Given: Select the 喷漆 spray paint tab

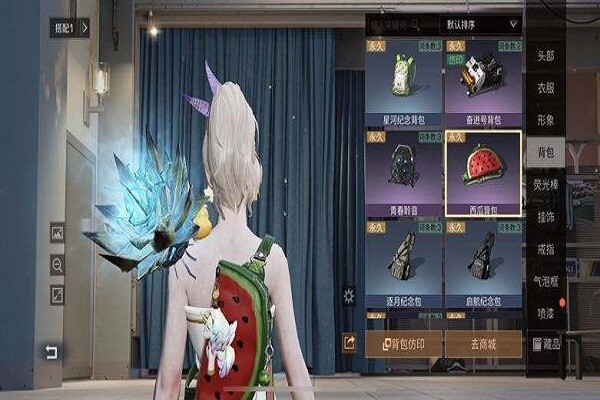Looking at the screenshot, I should 545,312.
